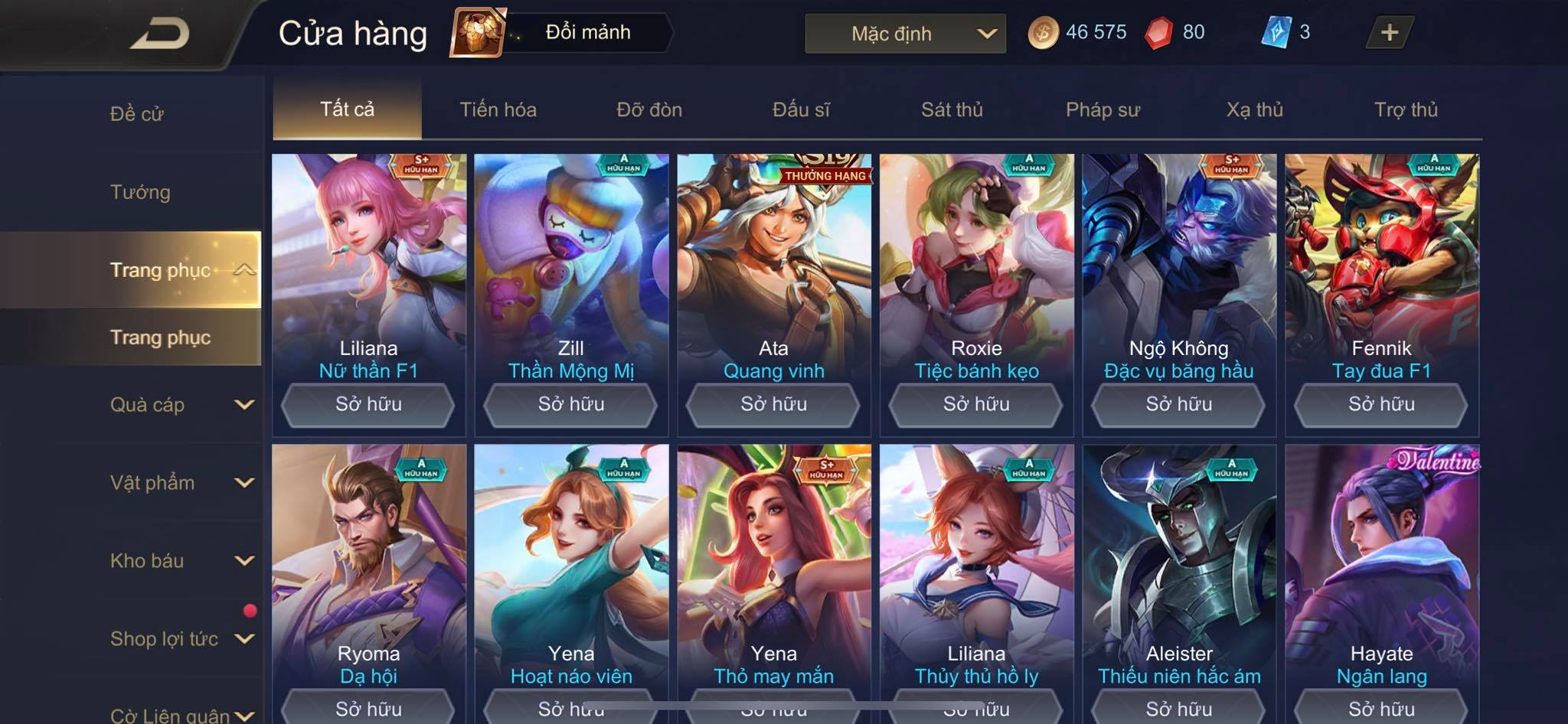Image resolution: width=1568 pixels, height=724 pixels.
Task: Select the Đỡ đòn category tab
Action: coord(649,109)
